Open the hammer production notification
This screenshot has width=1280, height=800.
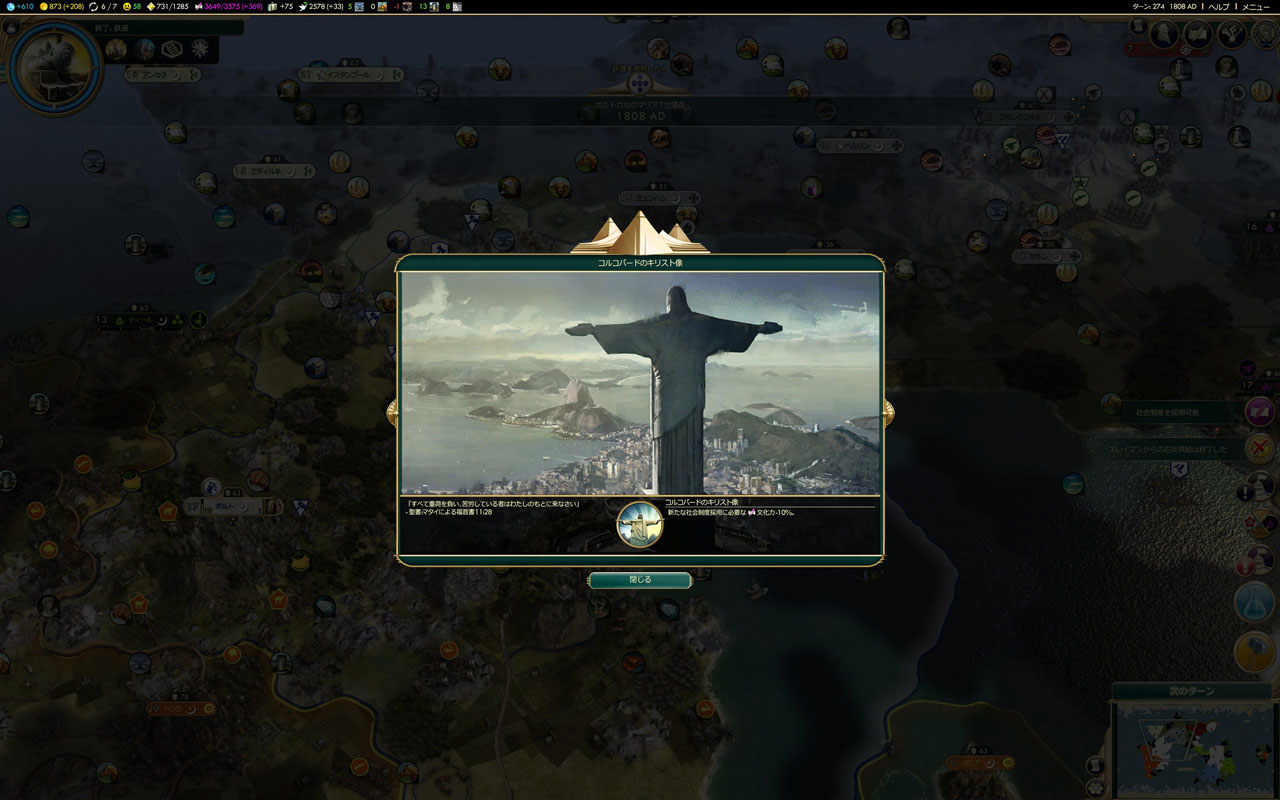tap(1254, 651)
